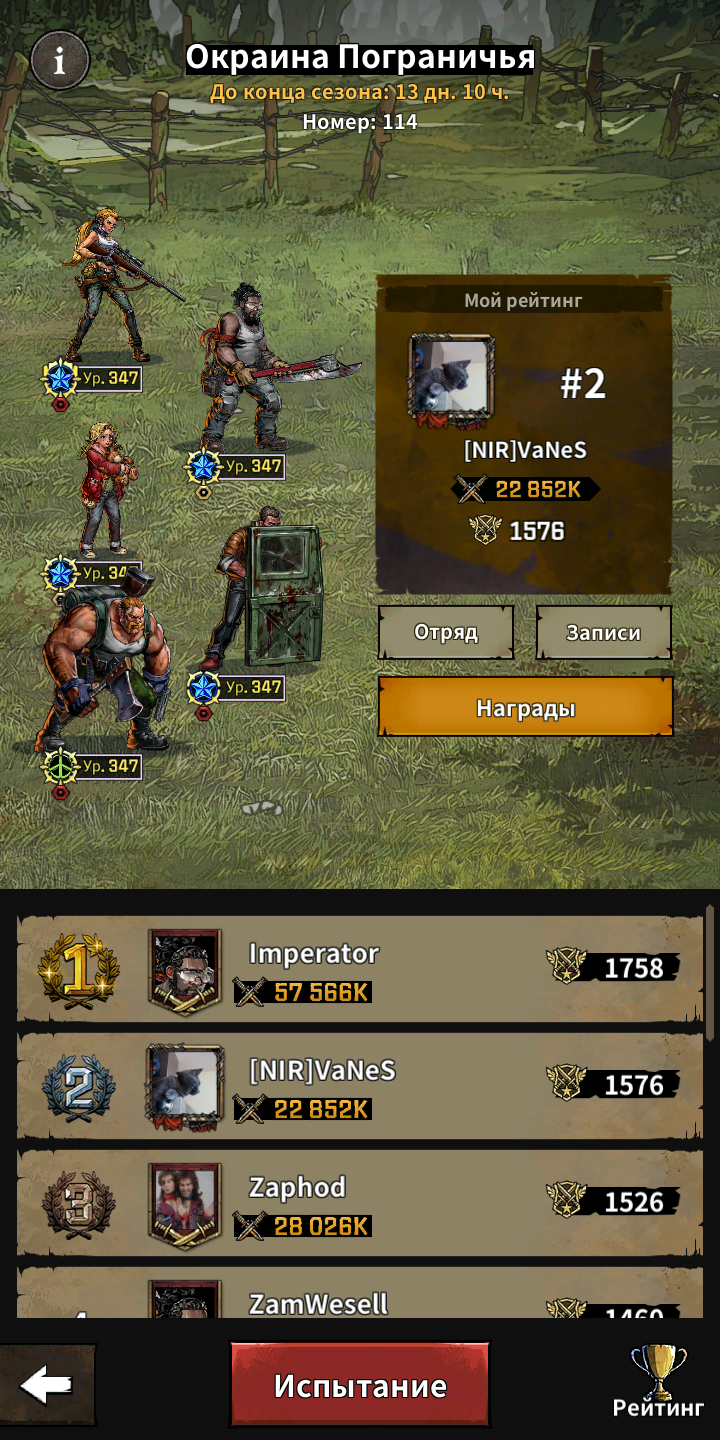The image size is (720, 1440).
Task: Open the info button
Action: (x=59, y=61)
